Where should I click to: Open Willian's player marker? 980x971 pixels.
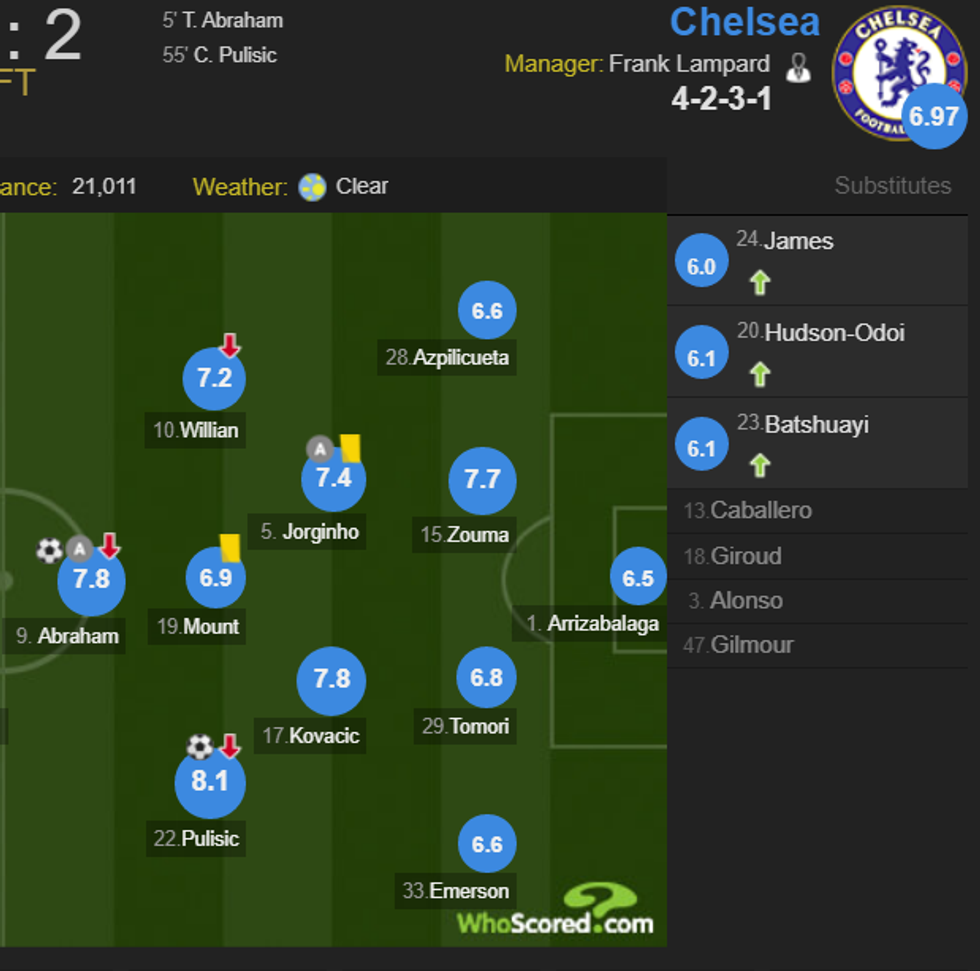(x=214, y=379)
